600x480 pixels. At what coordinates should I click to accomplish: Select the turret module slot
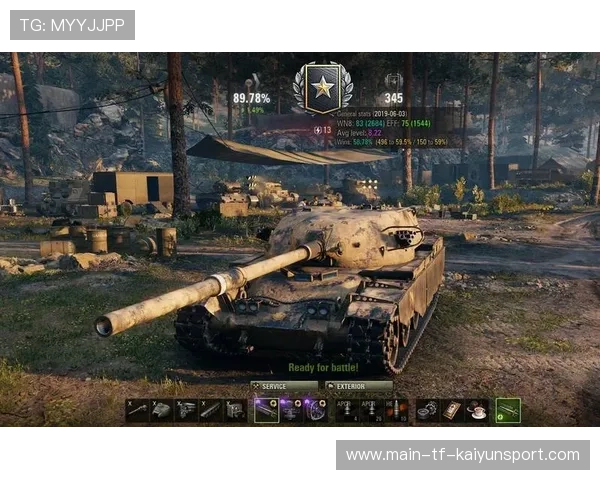(x=161, y=410)
